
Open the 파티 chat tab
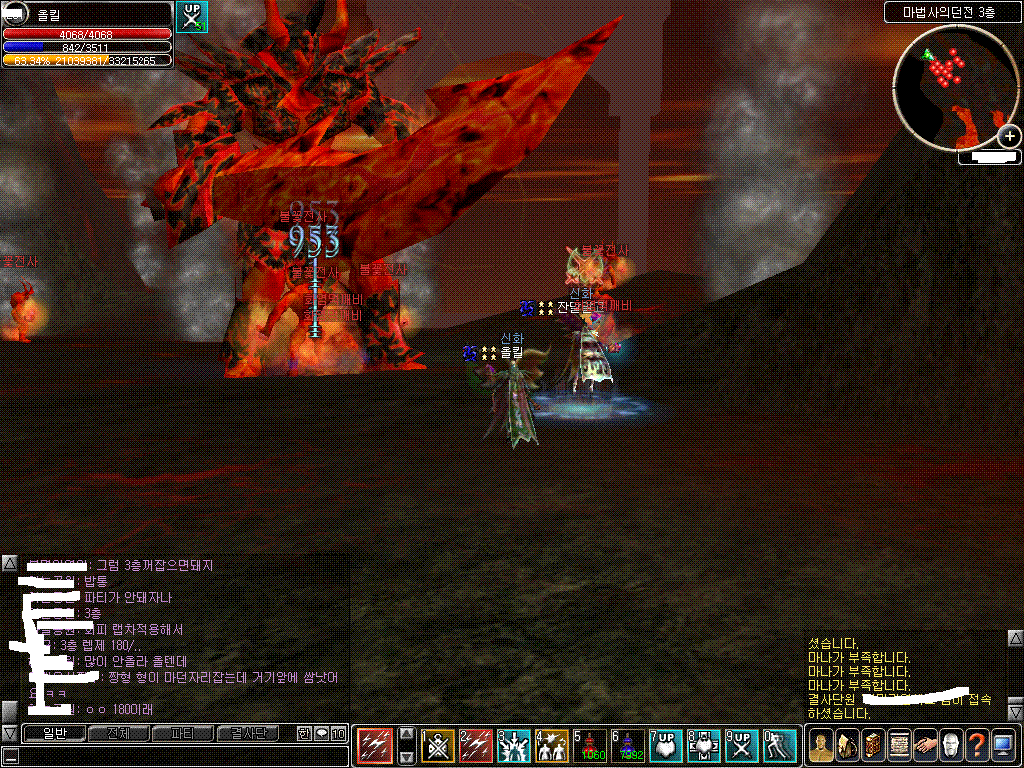coord(182,734)
